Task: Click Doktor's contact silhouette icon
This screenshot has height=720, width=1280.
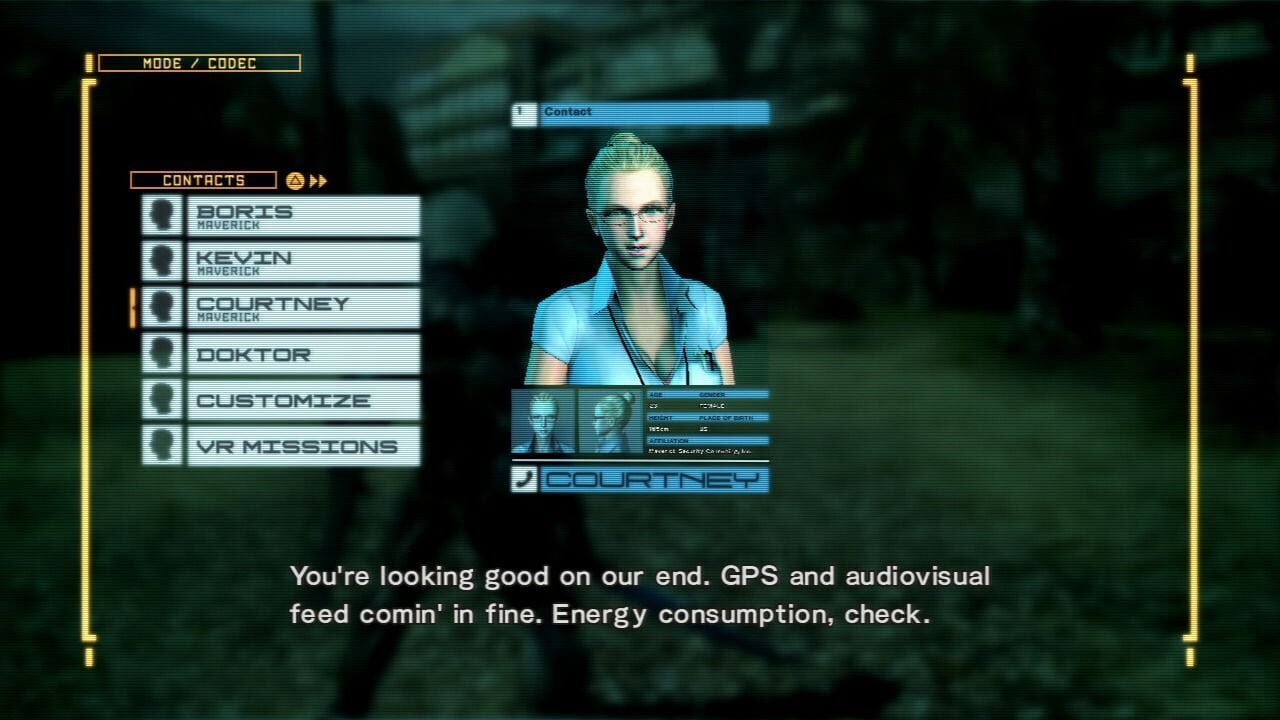Action: 163,353
